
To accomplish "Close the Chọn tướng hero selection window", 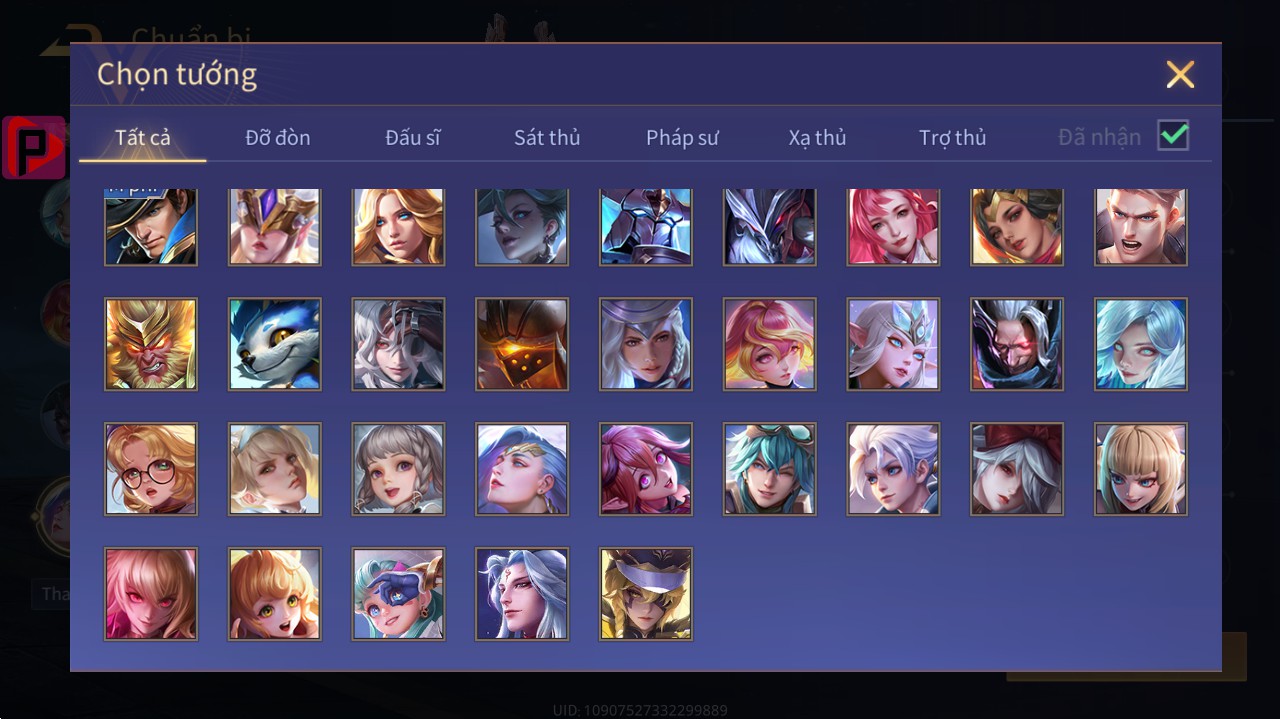I will click(x=1180, y=74).
